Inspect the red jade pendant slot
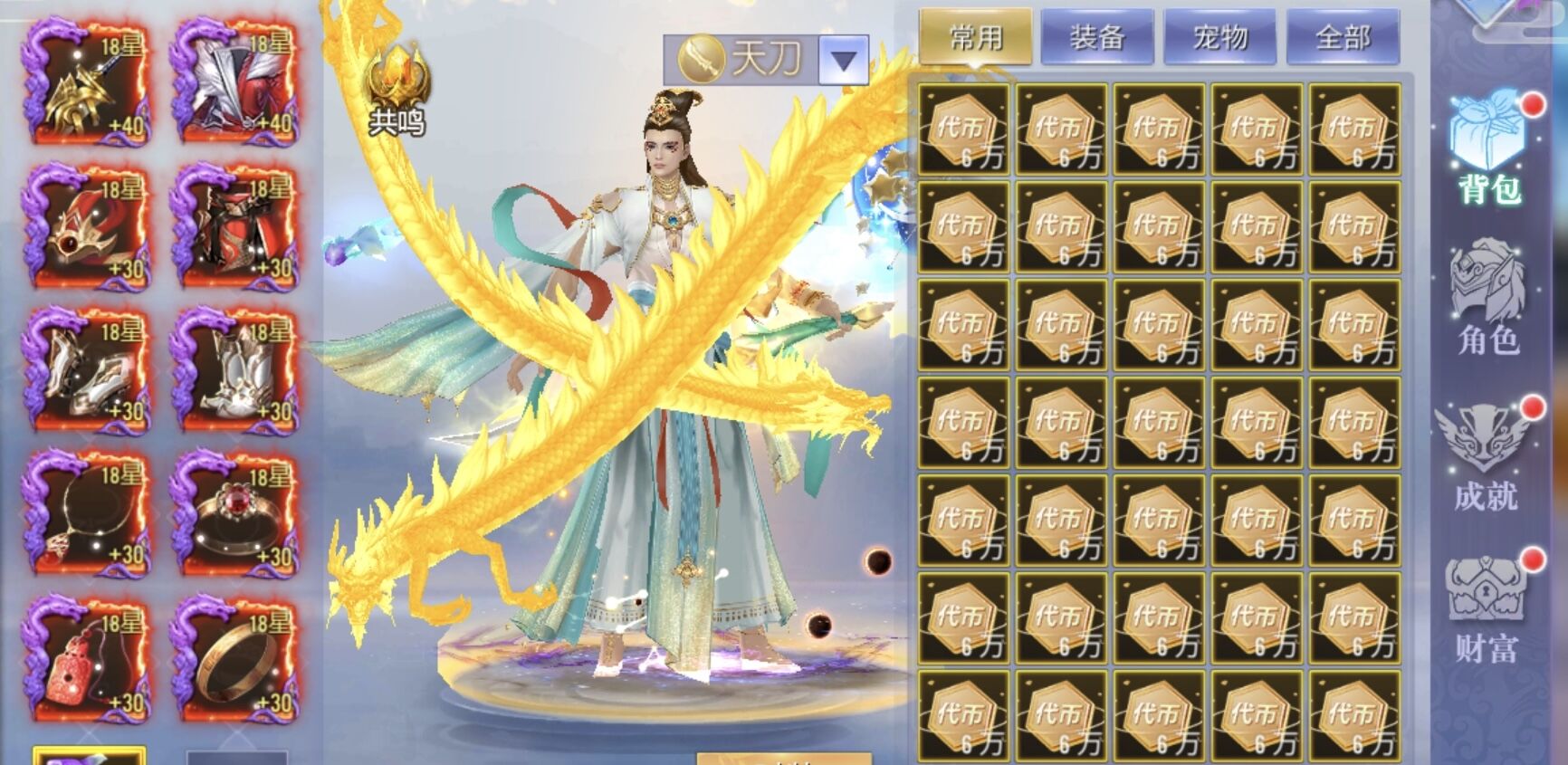This screenshot has height=765, width=1568. (x=87, y=658)
